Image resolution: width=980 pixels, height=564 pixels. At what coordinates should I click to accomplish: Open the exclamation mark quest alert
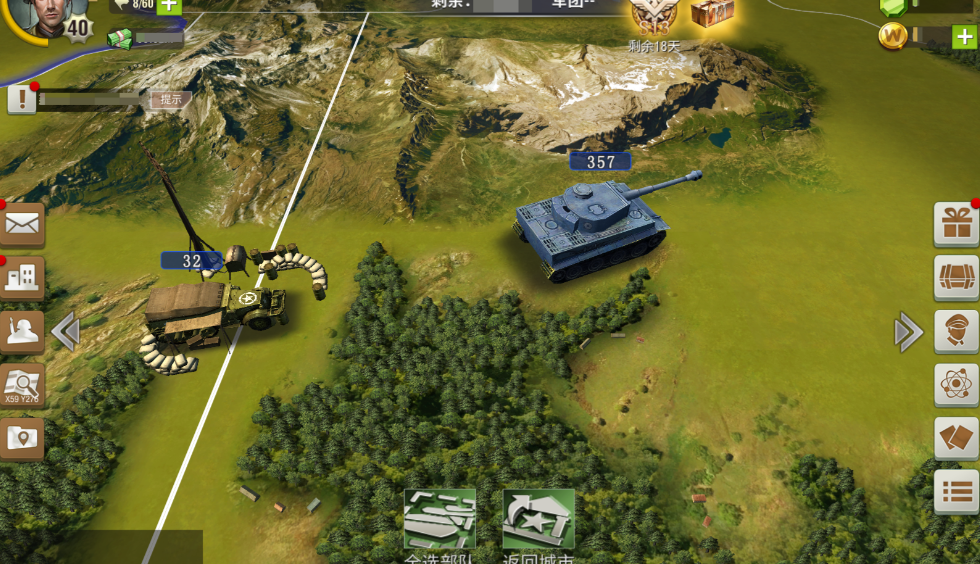click(x=22, y=99)
